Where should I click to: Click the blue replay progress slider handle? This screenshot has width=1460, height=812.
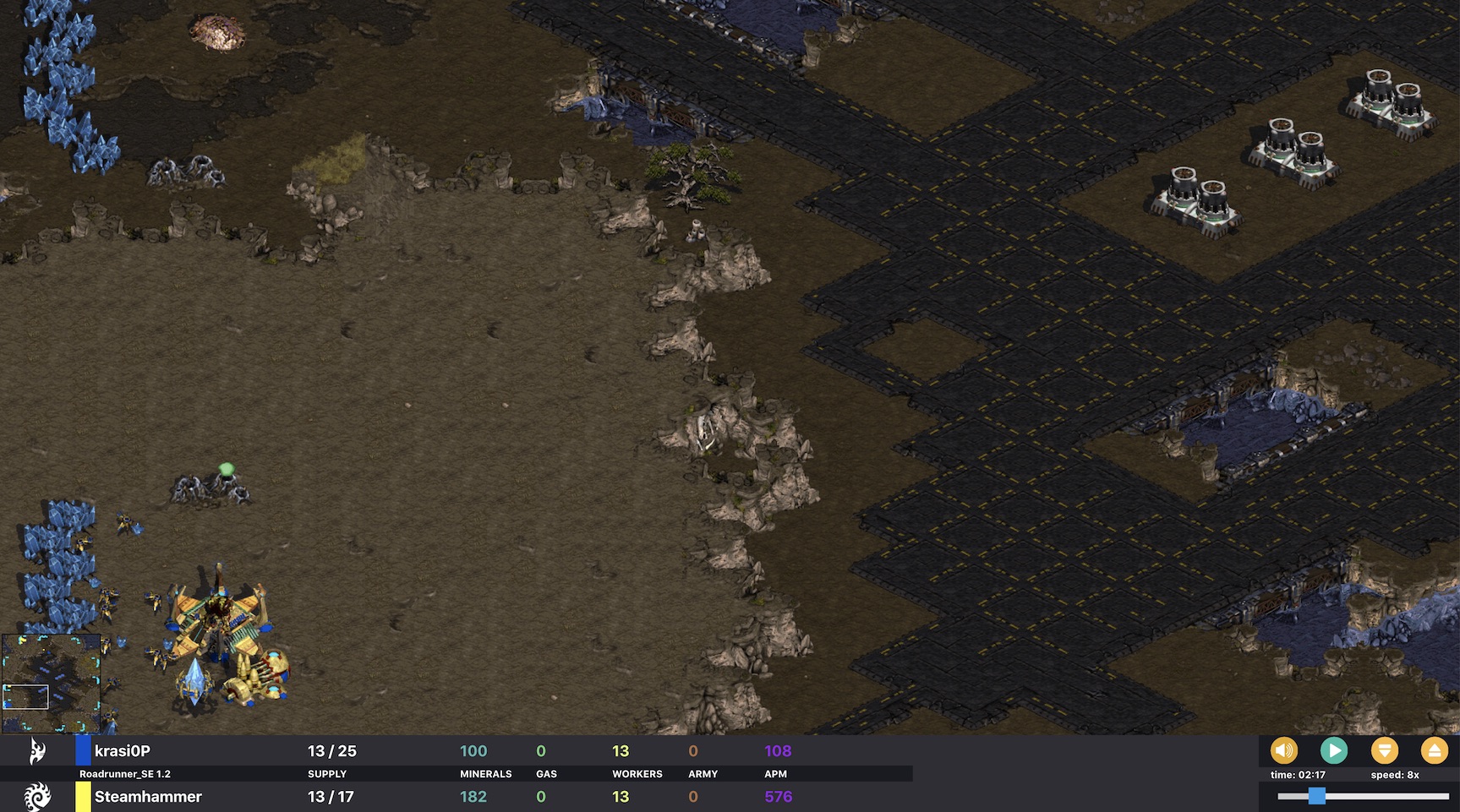[x=1318, y=794]
